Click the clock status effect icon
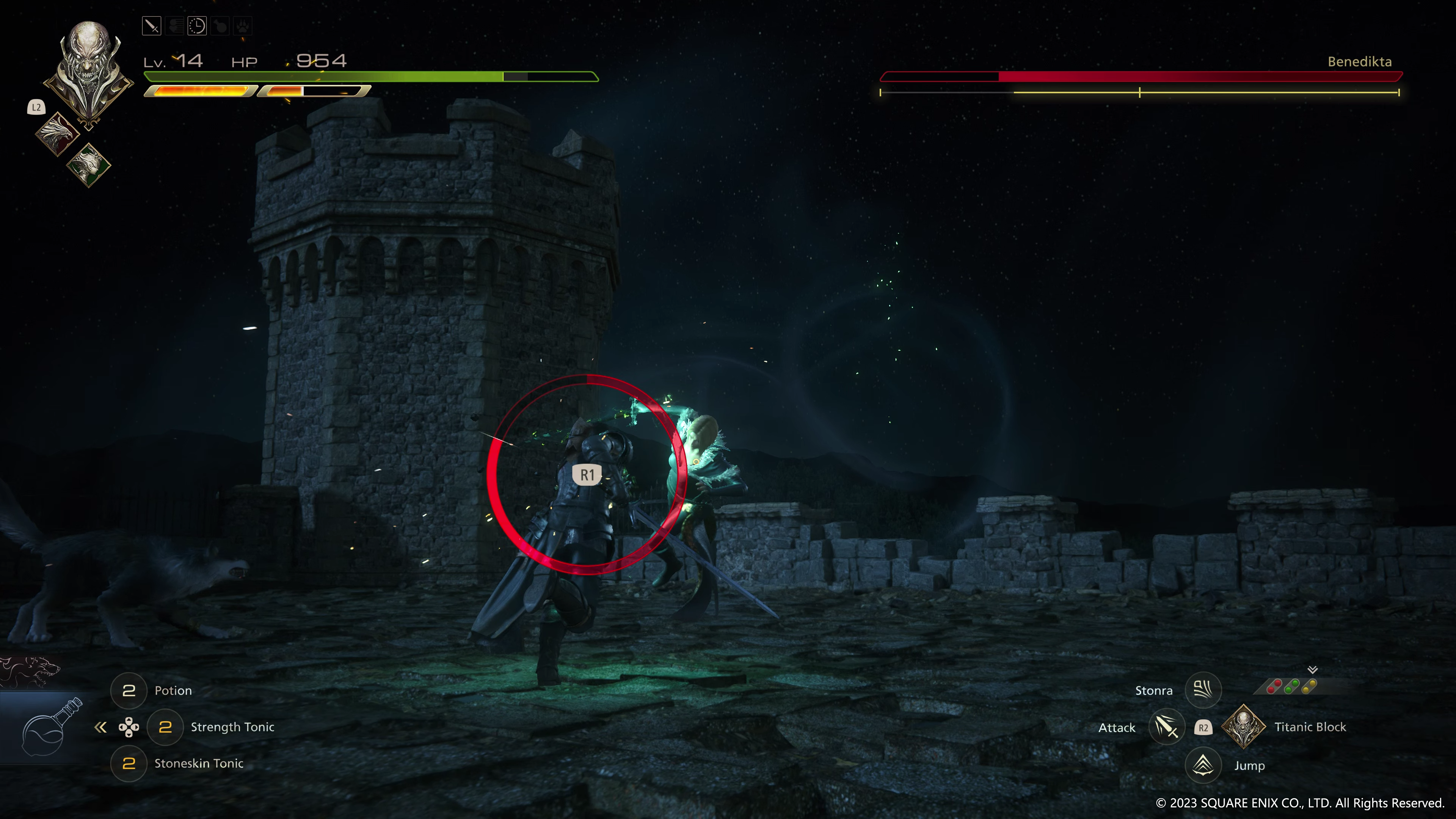Image resolution: width=1456 pixels, height=819 pixels. [197, 26]
